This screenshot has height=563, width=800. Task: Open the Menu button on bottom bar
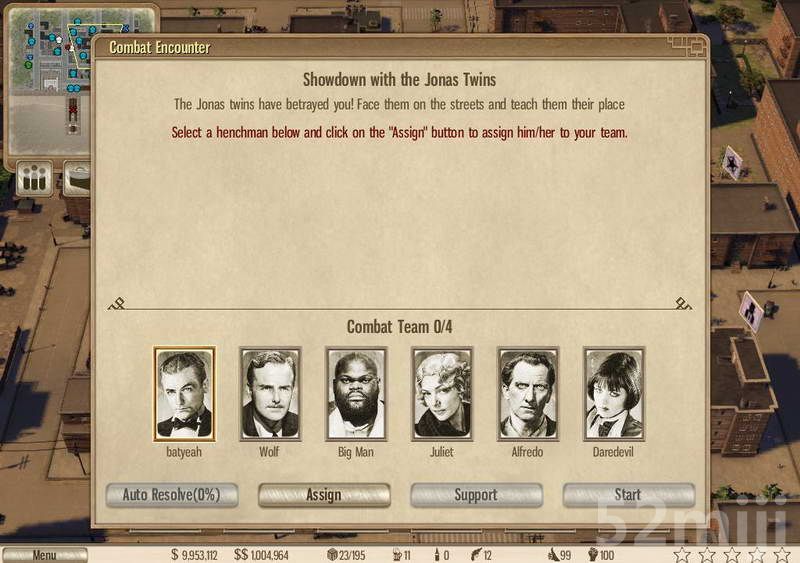(44, 555)
